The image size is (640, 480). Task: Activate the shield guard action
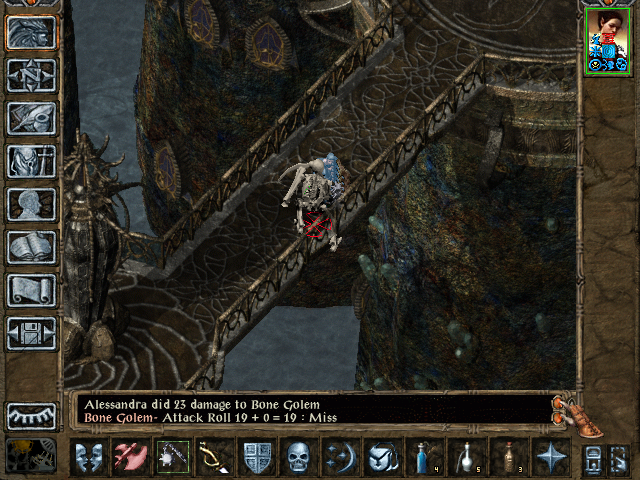[x=258, y=457]
